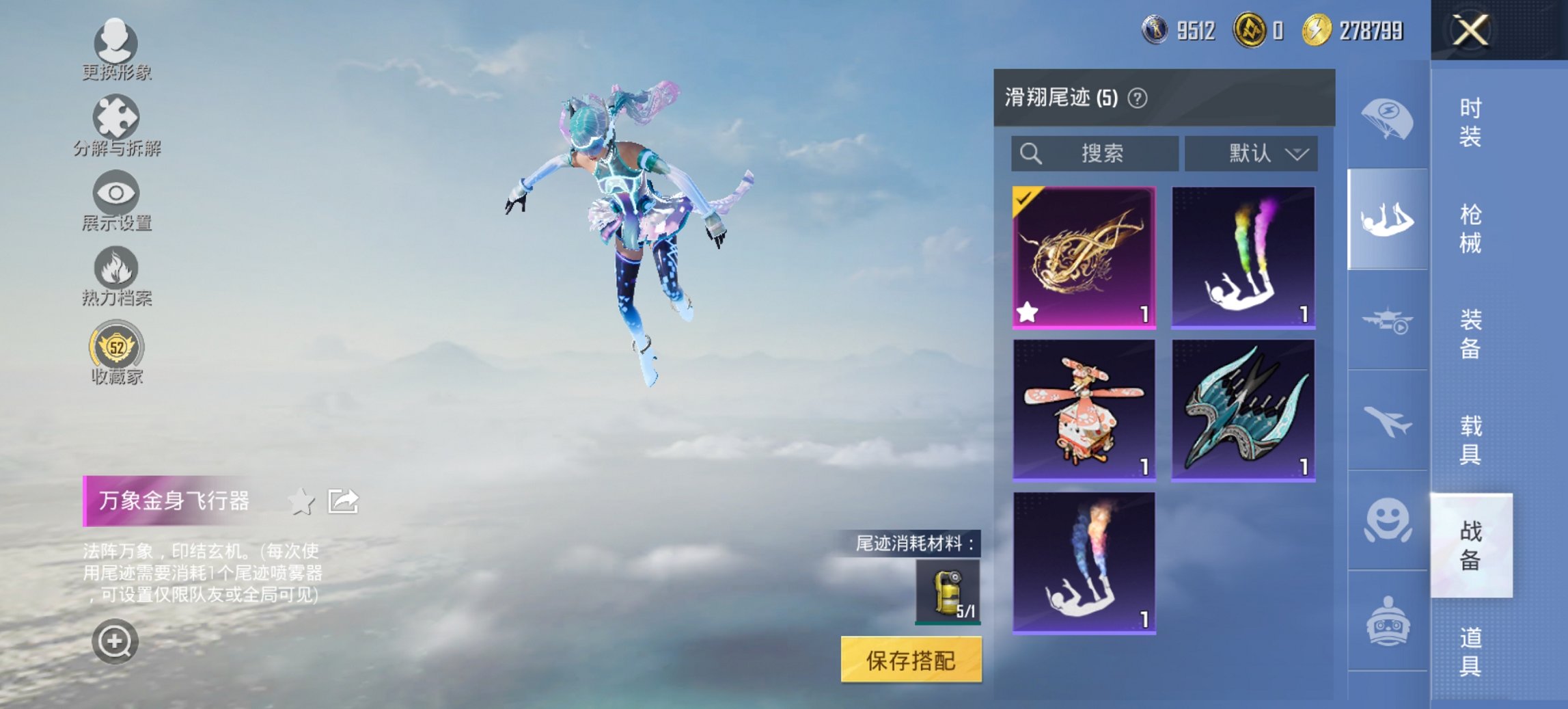This screenshot has width=1568, height=709.
Task: Open the search 搜索 field
Action: point(1093,153)
